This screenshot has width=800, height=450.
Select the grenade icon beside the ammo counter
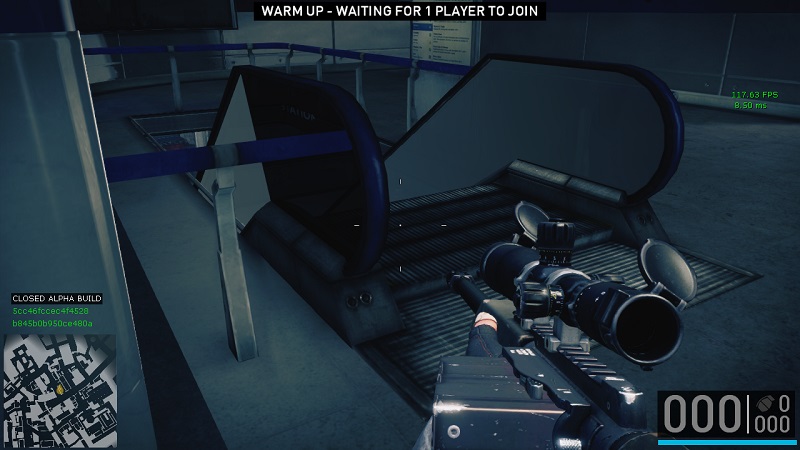[765, 404]
